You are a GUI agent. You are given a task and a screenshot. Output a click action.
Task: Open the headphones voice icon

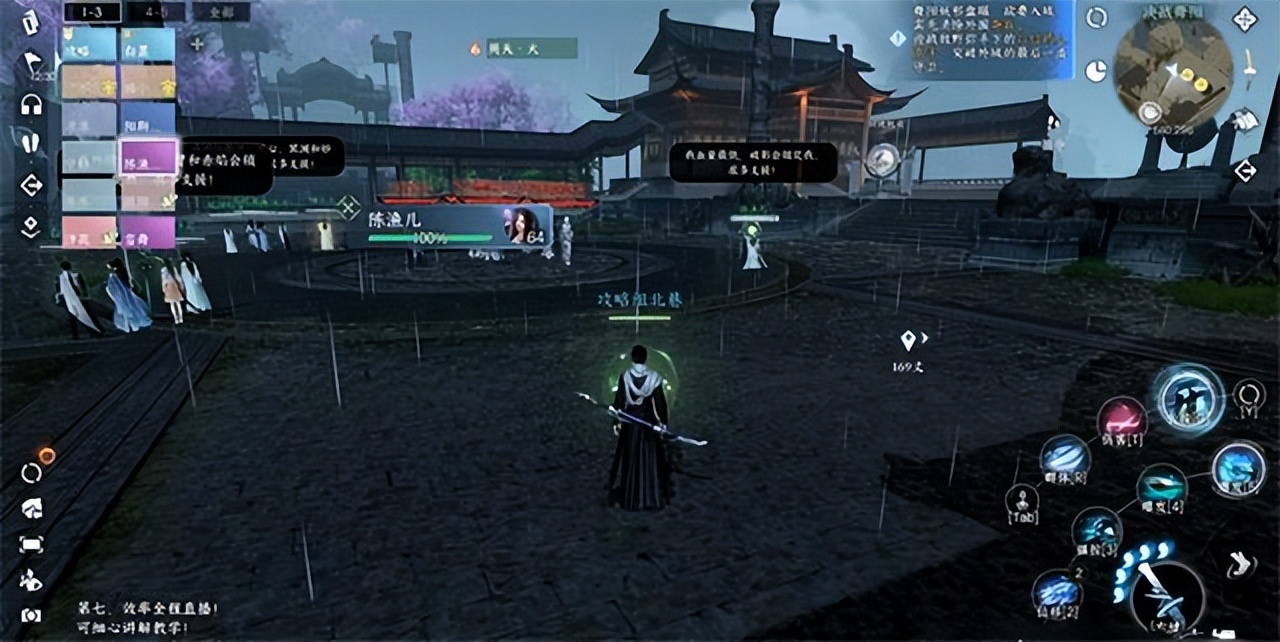[31, 104]
